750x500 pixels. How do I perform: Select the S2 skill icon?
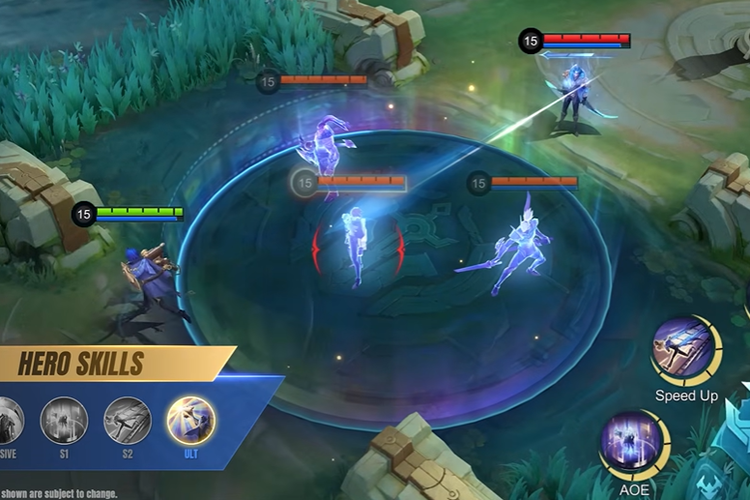pos(127,420)
